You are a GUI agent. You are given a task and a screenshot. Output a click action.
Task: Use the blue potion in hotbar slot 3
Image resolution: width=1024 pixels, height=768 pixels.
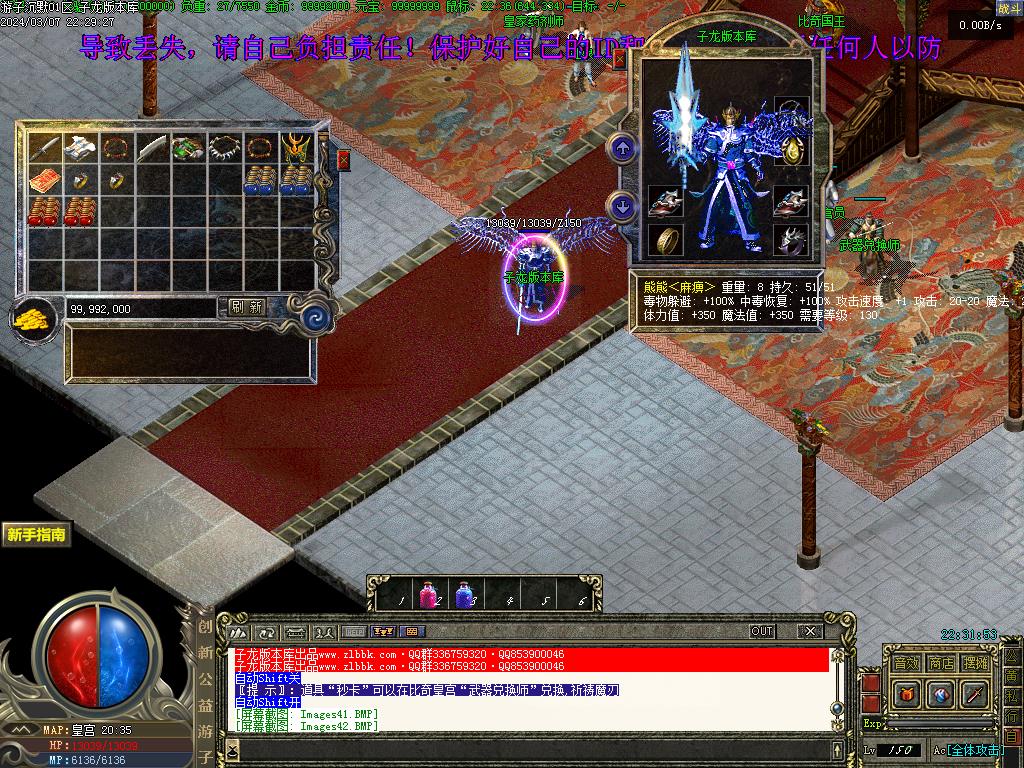click(x=466, y=595)
